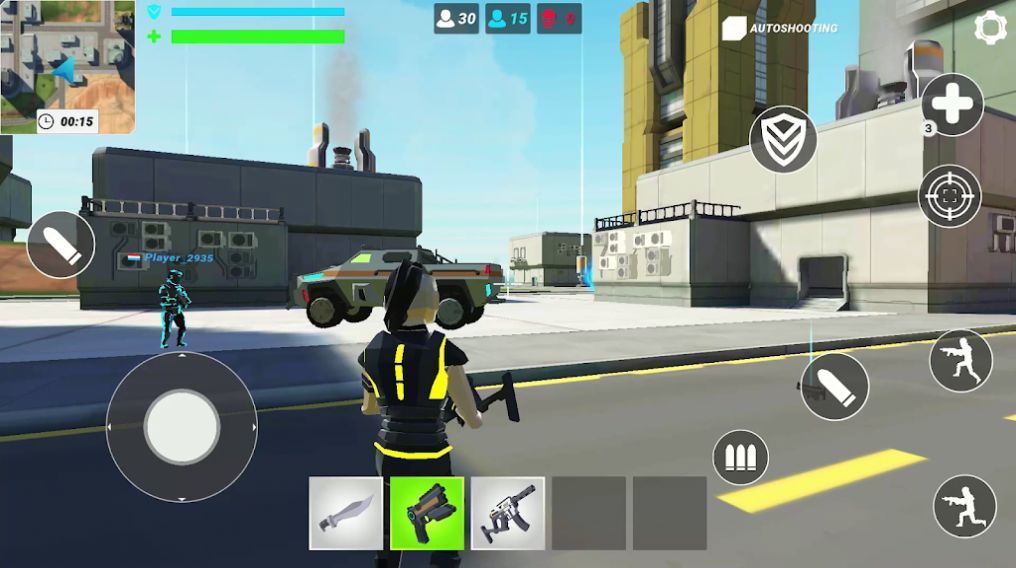Fire using the bullet button above the reload icon

click(834, 386)
